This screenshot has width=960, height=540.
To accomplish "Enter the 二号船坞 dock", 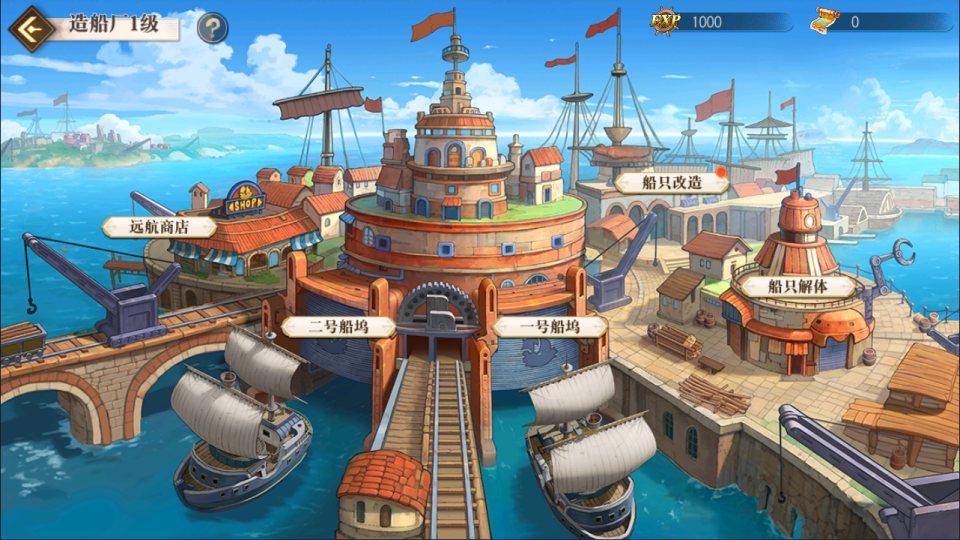I will [x=337, y=326].
